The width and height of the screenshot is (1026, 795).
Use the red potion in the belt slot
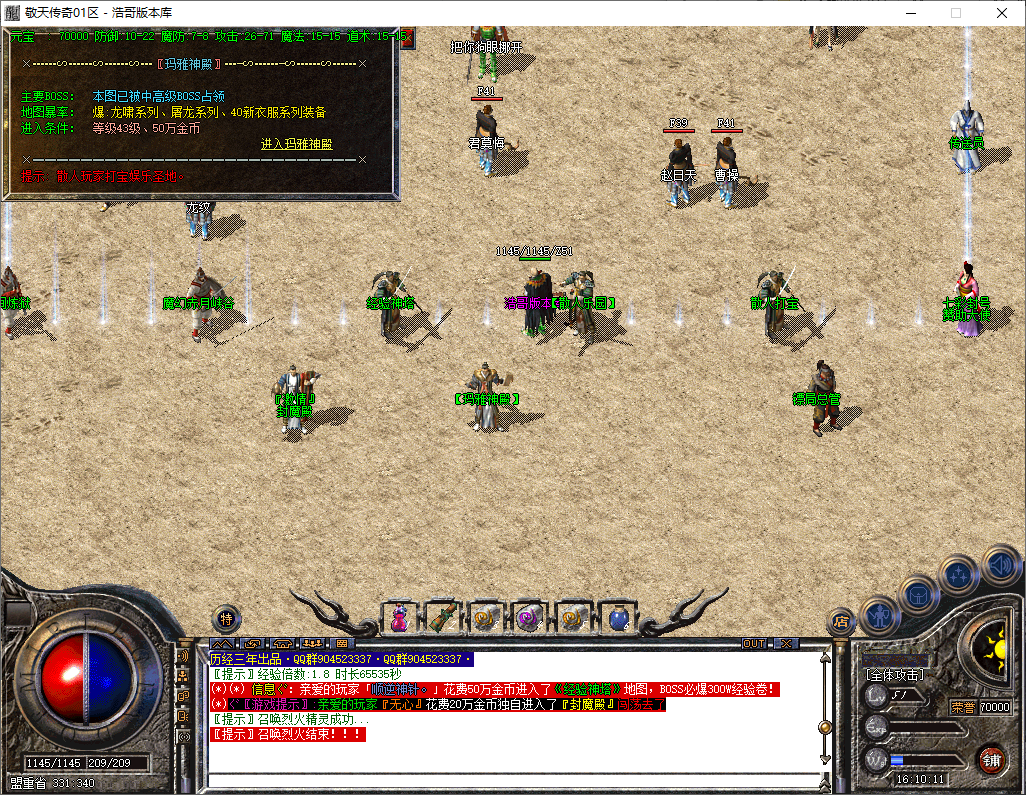point(399,618)
